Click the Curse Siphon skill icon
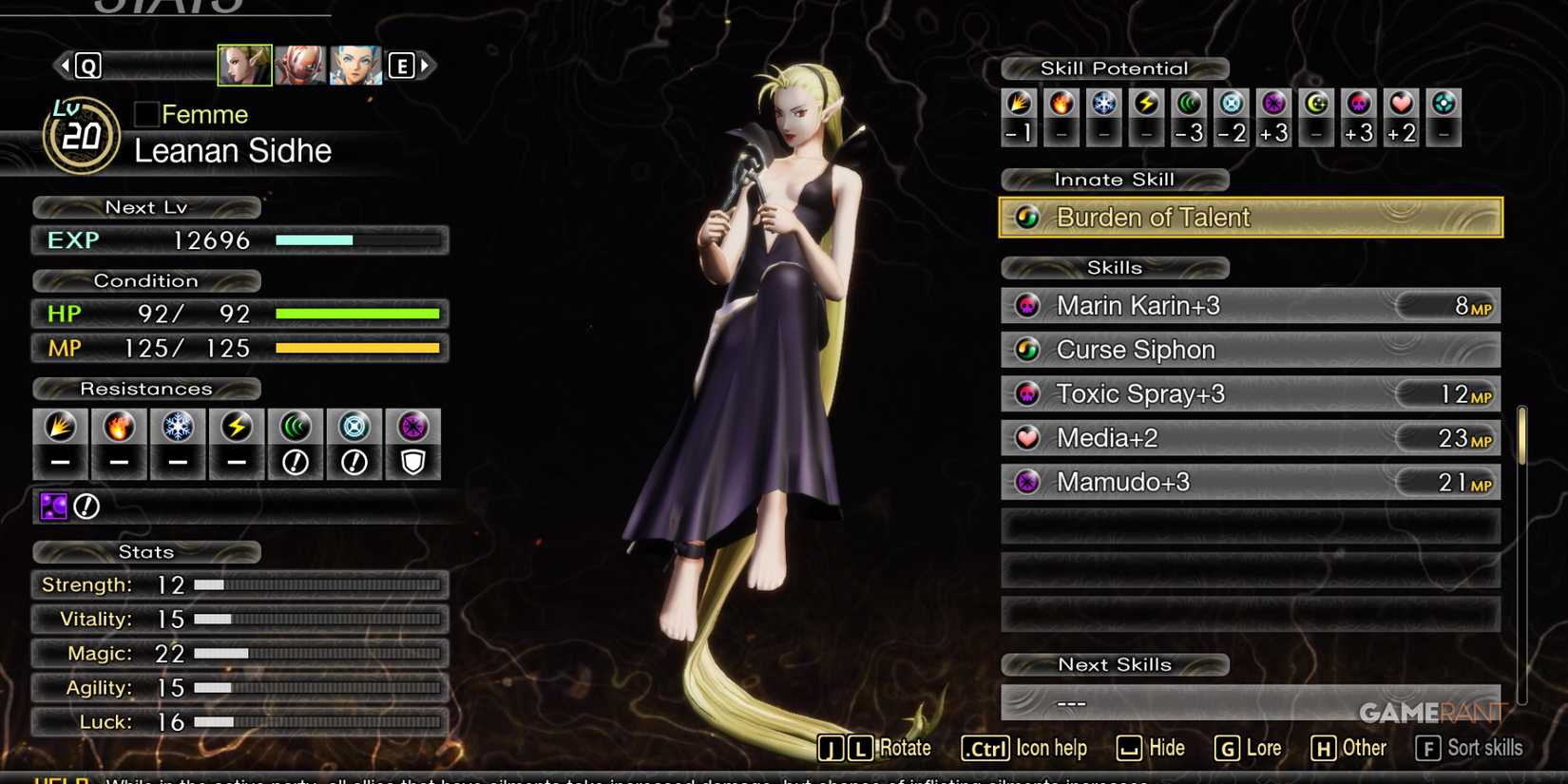 [x=1027, y=350]
